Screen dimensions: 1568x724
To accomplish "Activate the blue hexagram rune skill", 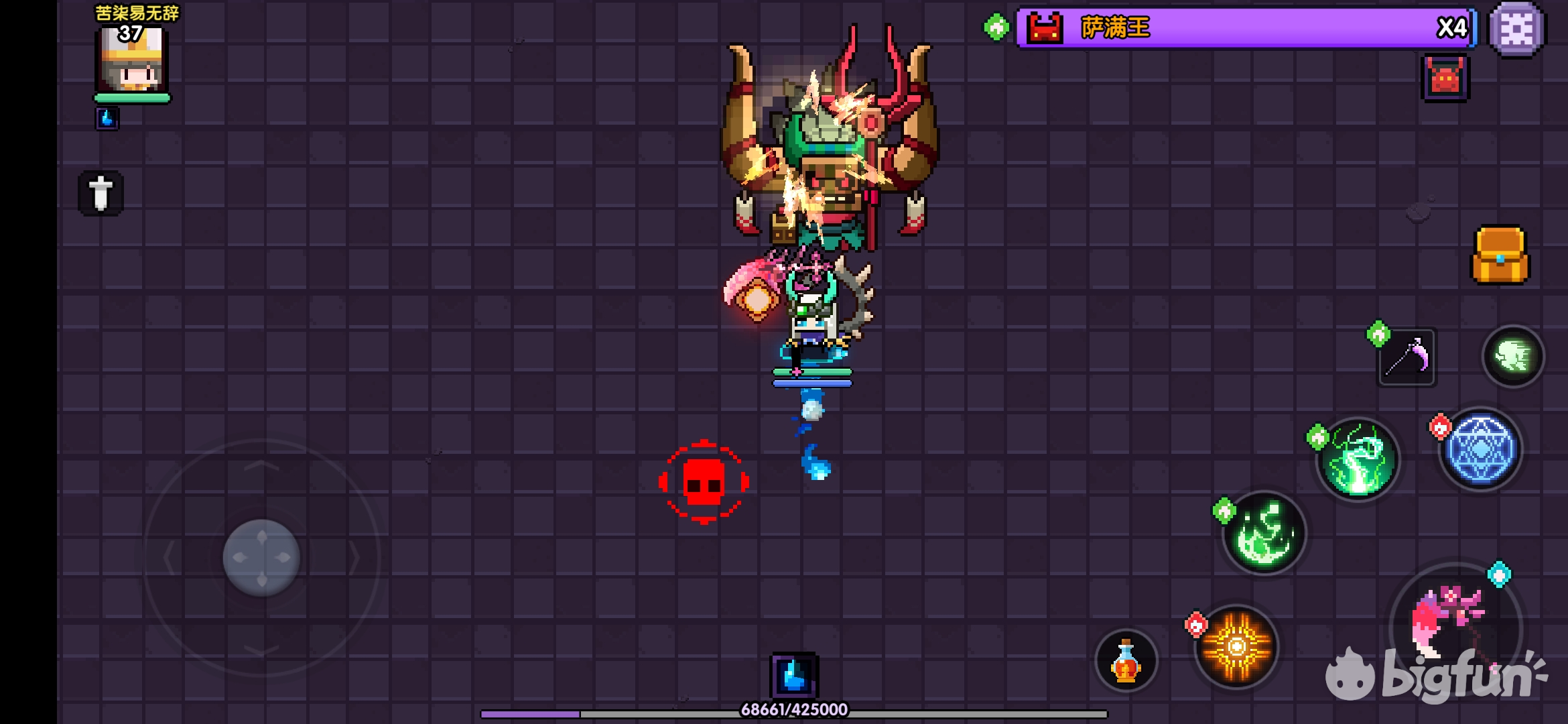I will coord(1481,449).
